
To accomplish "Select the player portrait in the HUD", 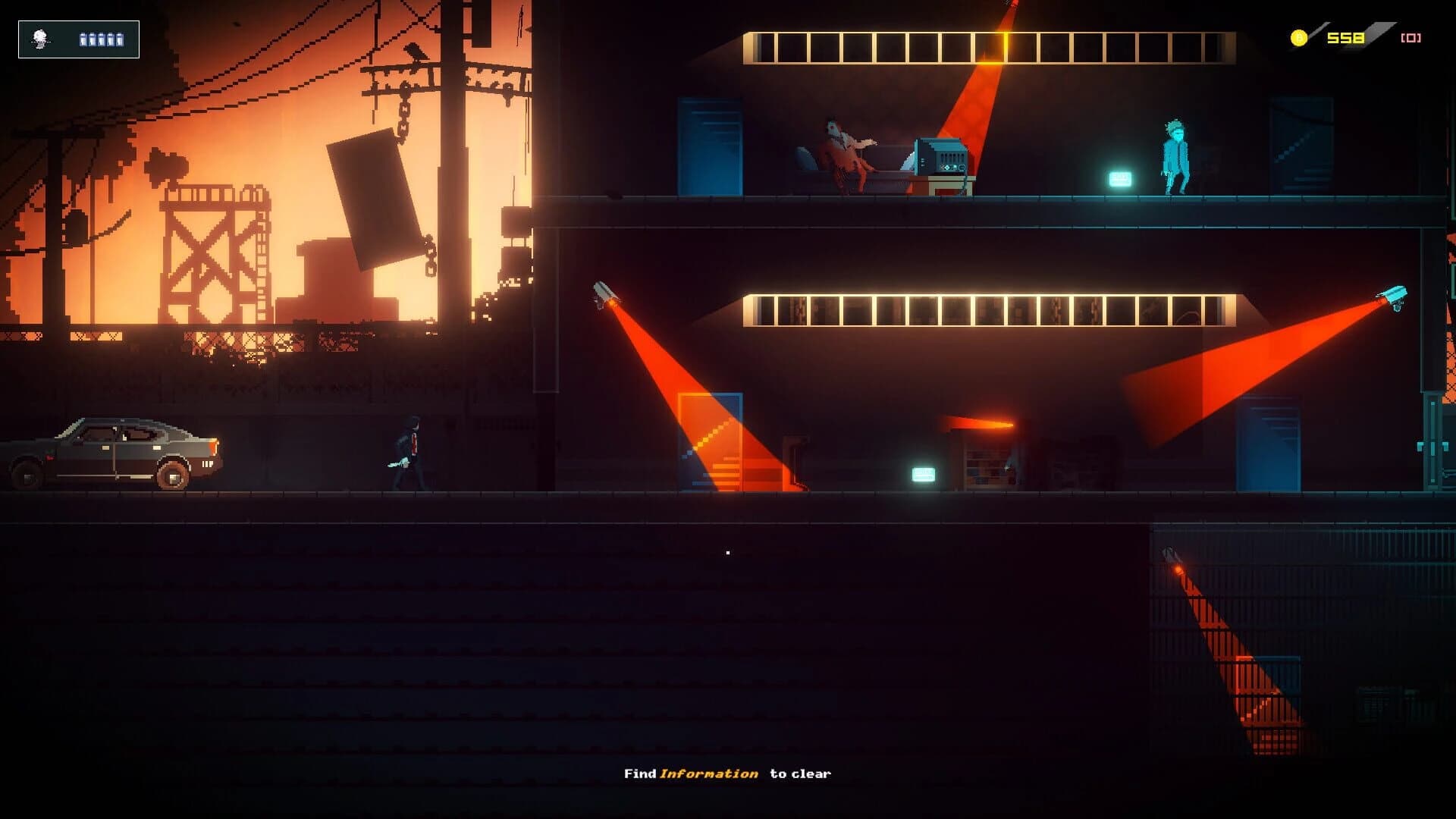I will [x=39, y=39].
